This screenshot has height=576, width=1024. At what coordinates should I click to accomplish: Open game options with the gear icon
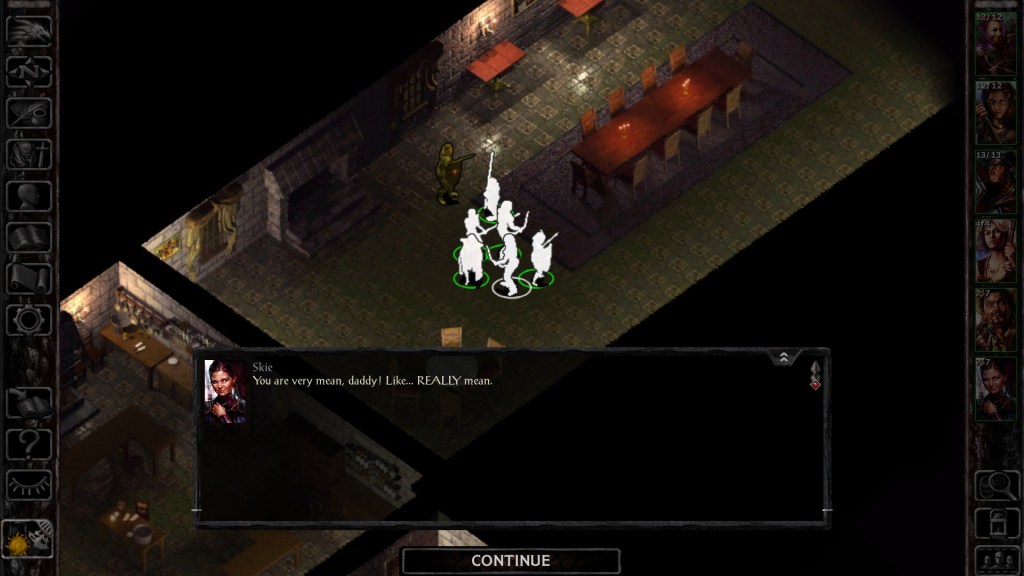click(29, 320)
